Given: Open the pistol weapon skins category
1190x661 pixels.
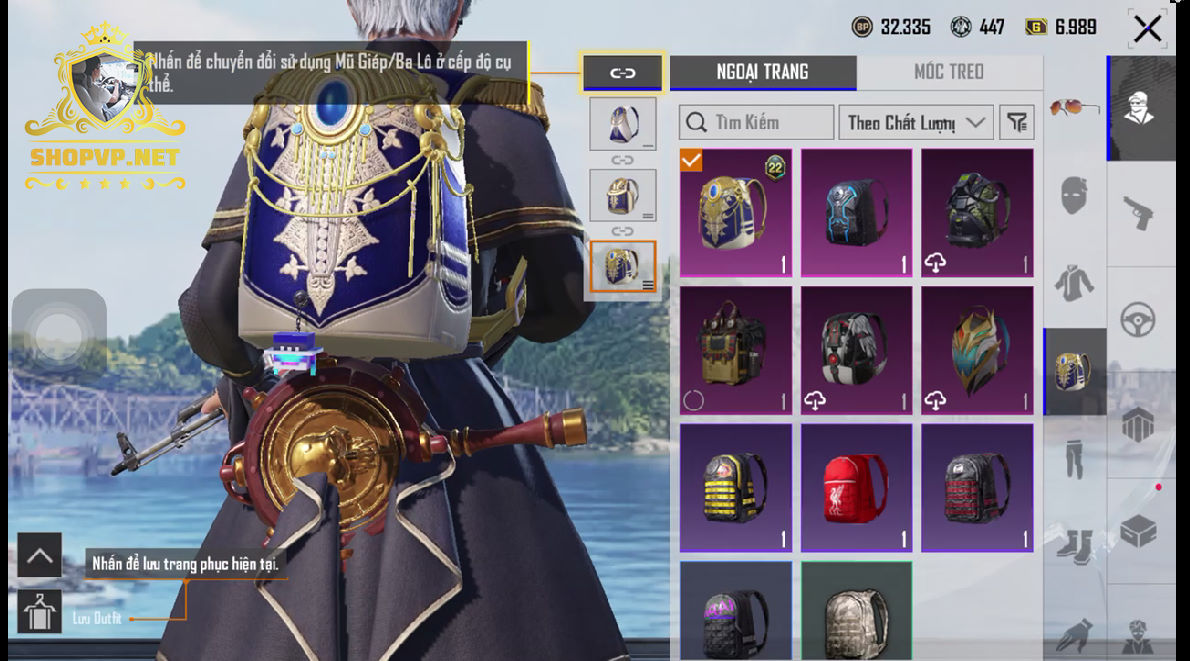Looking at the screenshot, I should tap(1141, 214).
